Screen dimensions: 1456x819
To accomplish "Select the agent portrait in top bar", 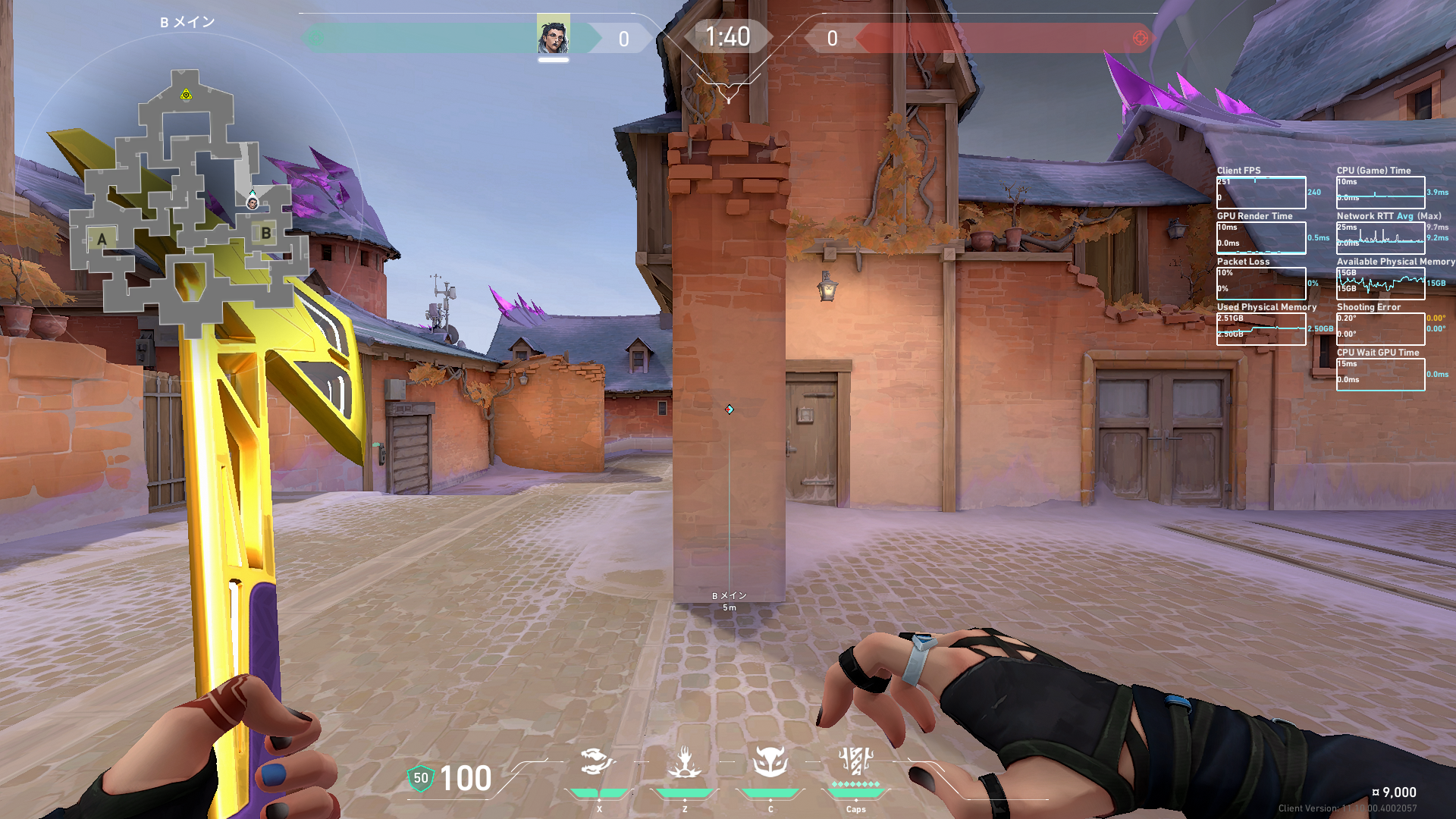I will coord(553,36).
